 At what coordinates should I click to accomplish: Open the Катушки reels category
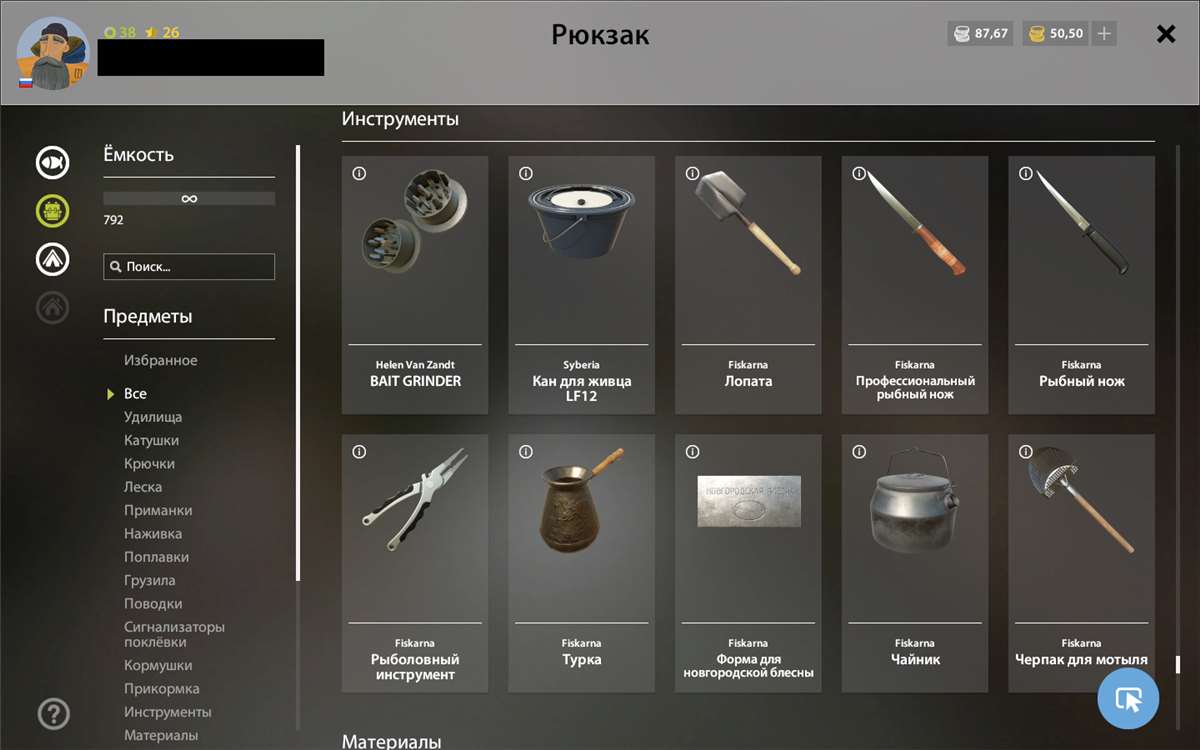click(152, 440)
